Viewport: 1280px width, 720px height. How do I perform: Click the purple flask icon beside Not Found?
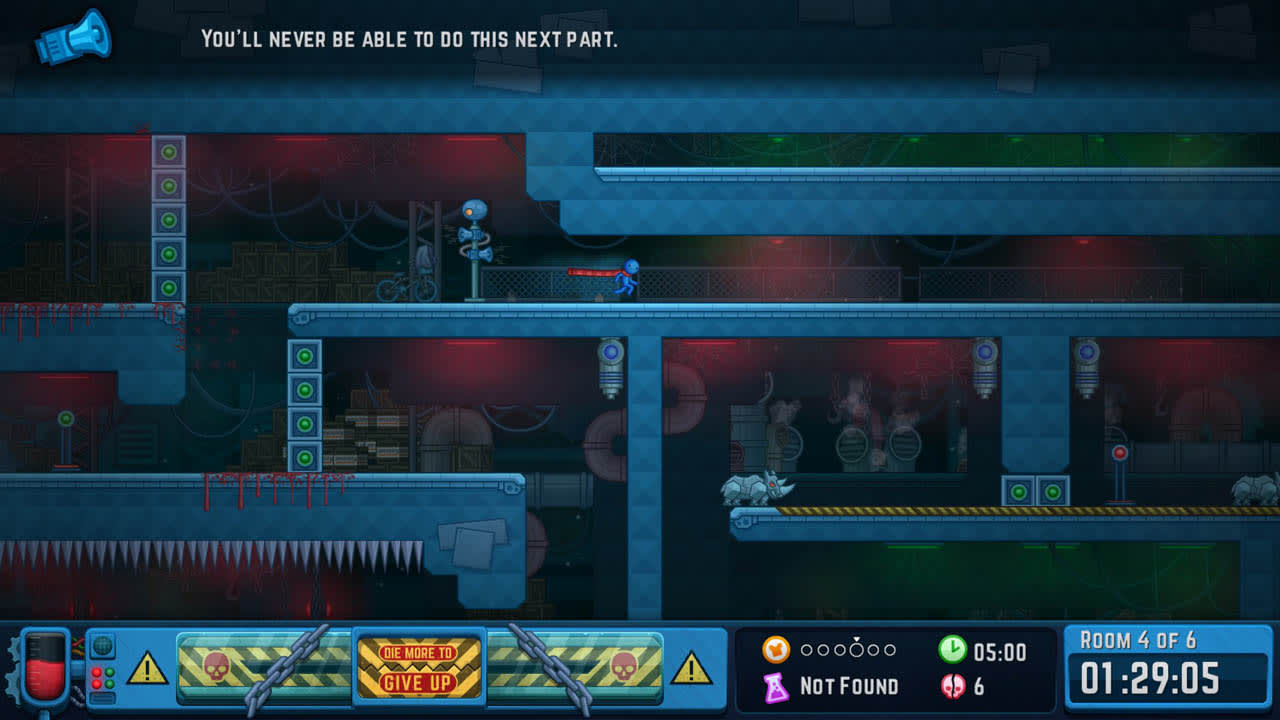[777, 687]
